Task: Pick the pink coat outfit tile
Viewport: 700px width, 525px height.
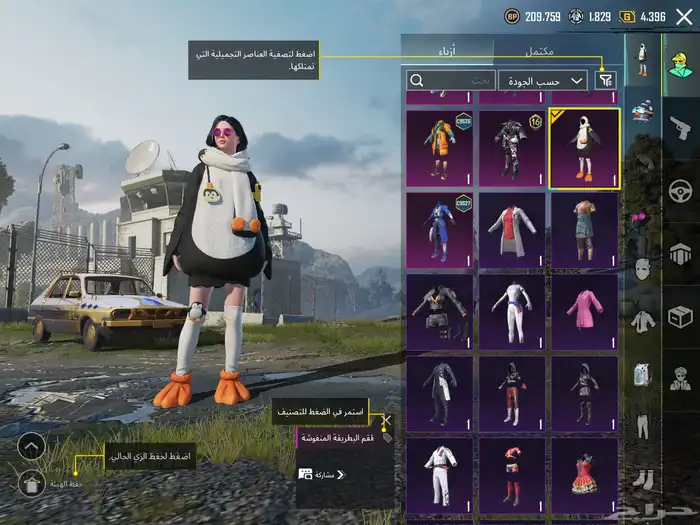Action: [584, 312]
